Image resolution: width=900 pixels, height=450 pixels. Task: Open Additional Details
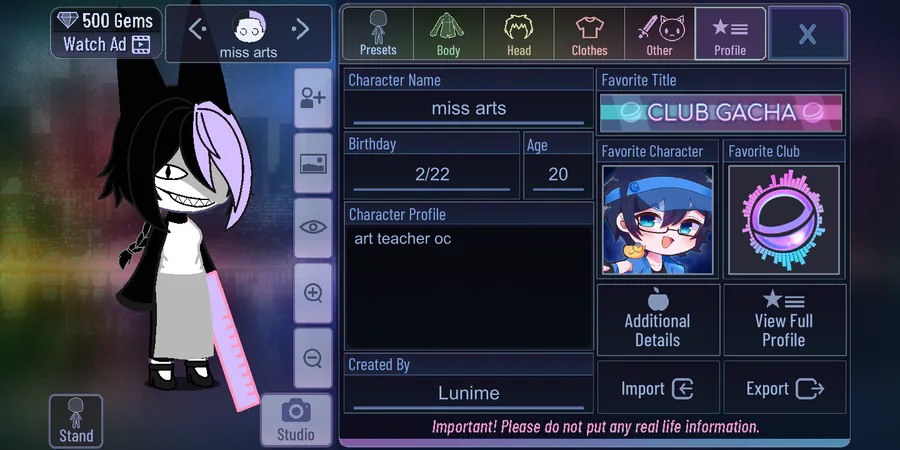tap(658, 320)
